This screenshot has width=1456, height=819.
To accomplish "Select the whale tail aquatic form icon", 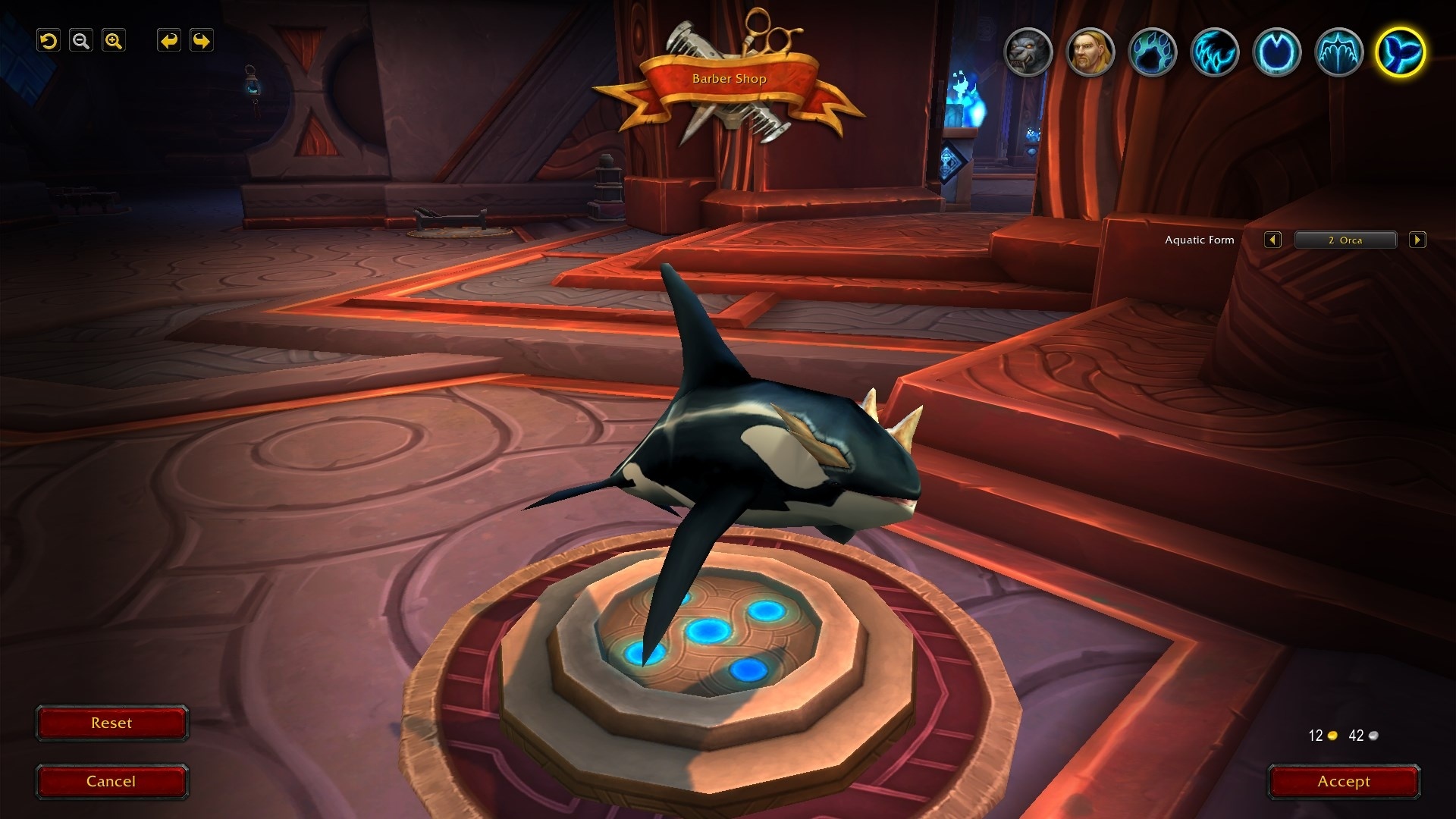I will pos(1400,52).
